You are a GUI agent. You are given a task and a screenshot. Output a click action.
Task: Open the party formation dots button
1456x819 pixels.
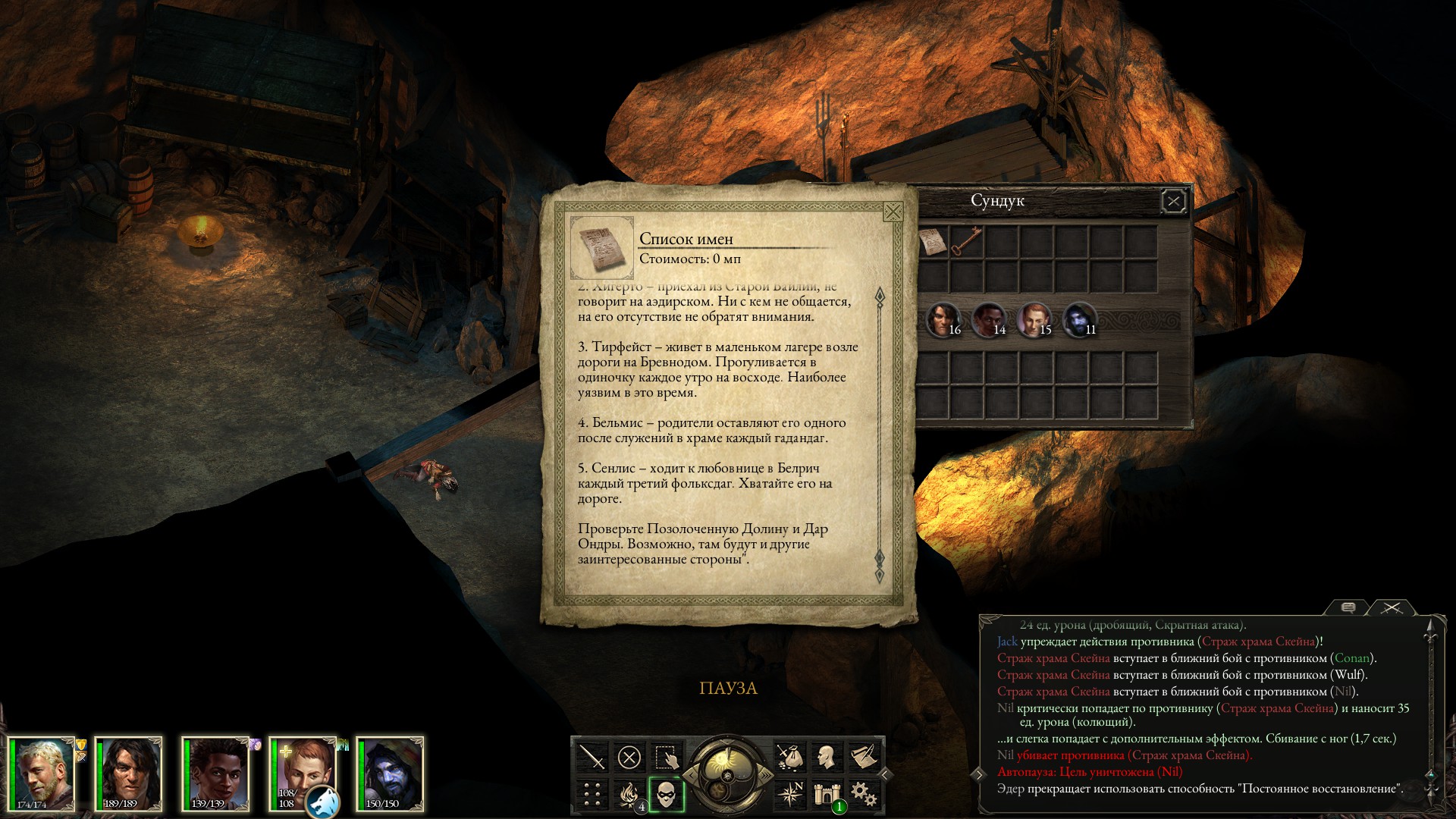[591, 794]
